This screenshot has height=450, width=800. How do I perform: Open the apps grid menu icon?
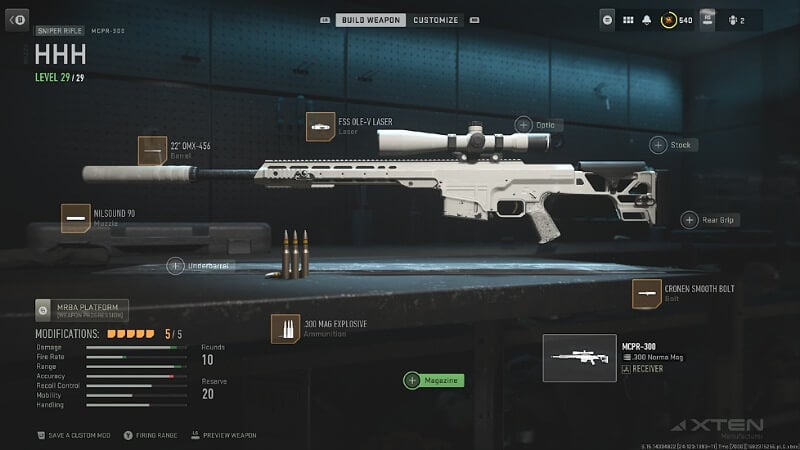pyautogui.click(x=628, y=19)
